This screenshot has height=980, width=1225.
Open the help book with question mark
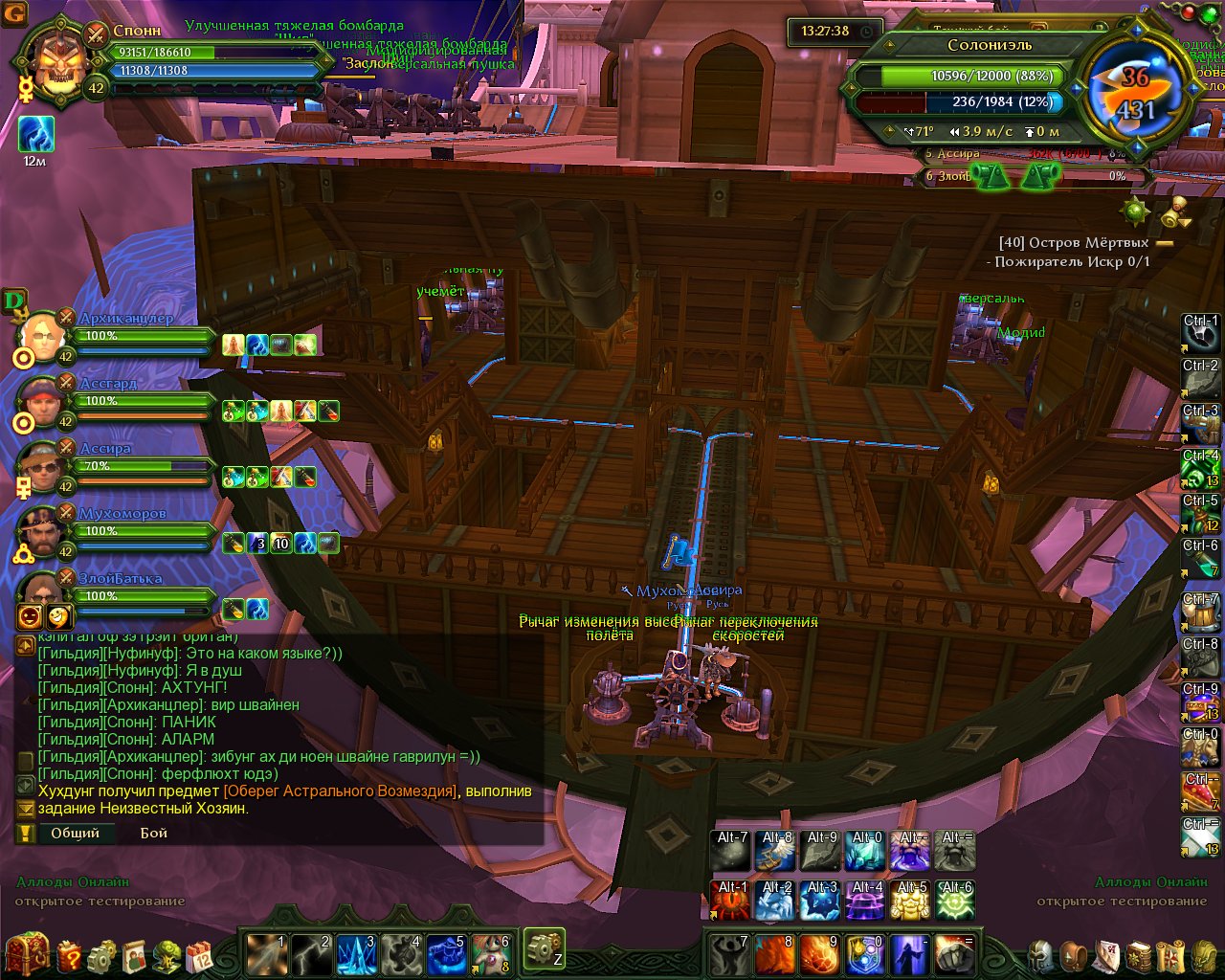coord(70,955)
